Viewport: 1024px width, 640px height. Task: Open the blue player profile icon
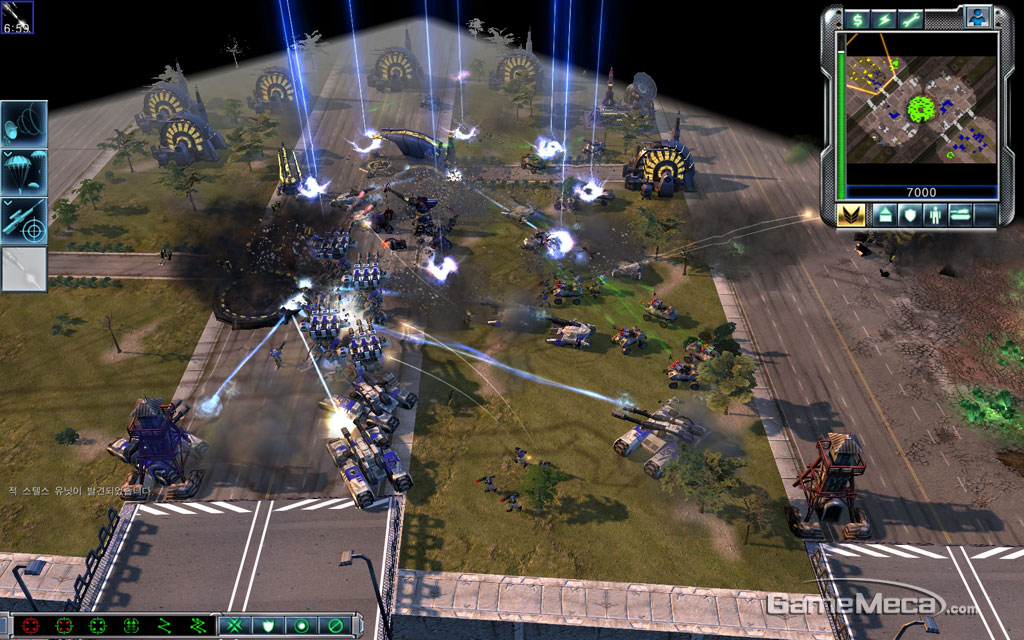tap(976, 16)
